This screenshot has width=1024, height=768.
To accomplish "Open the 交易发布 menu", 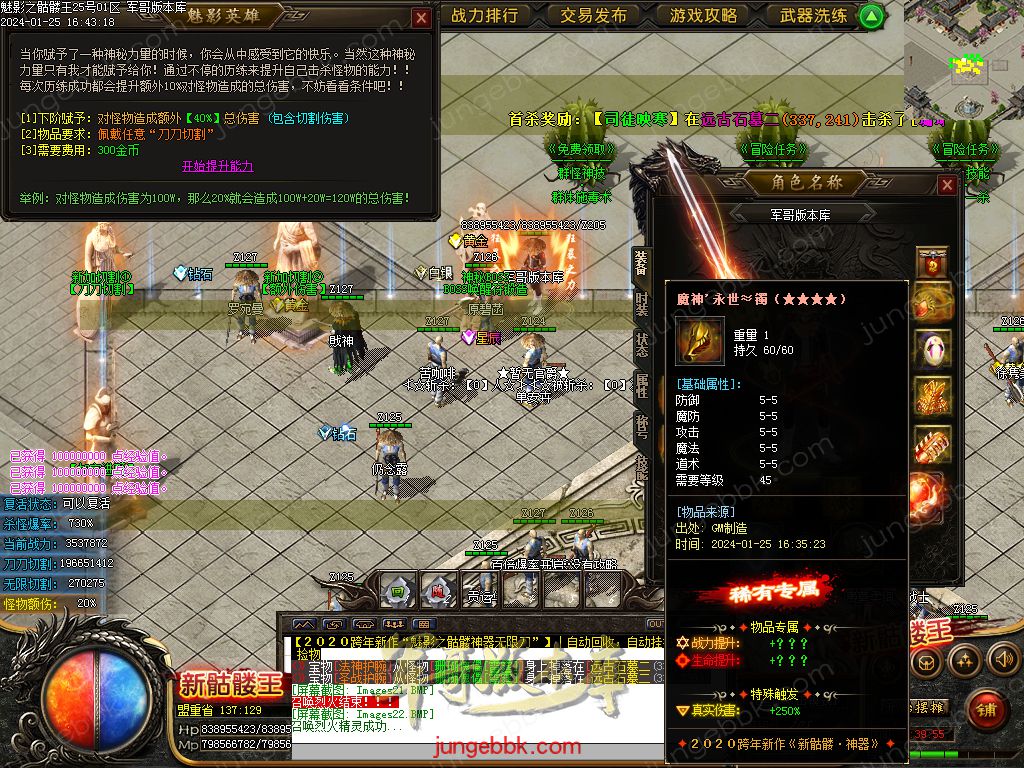I will point(594,15).
